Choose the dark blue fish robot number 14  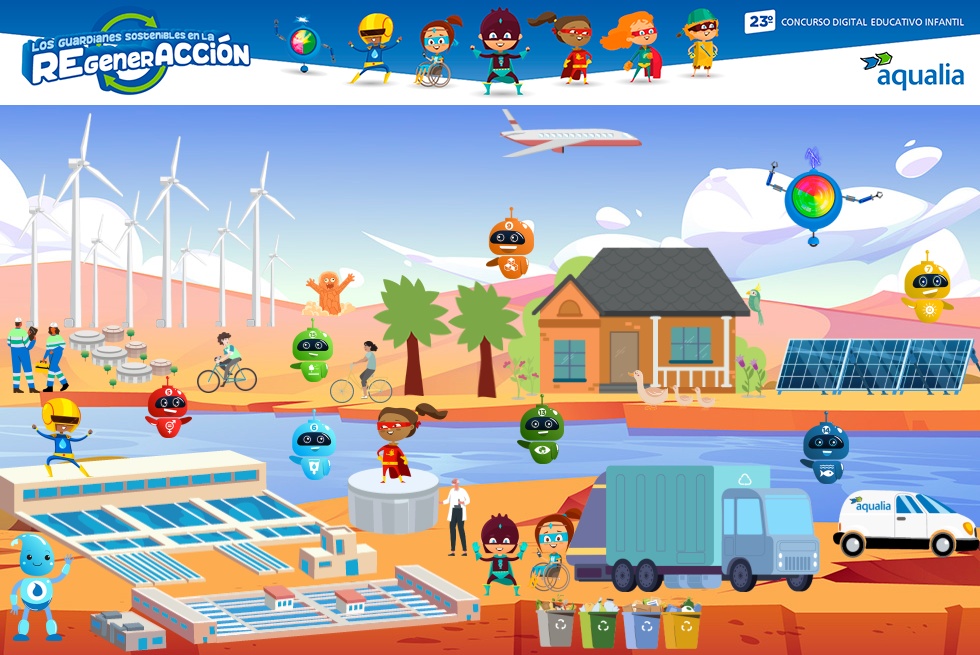click(825, 451)
